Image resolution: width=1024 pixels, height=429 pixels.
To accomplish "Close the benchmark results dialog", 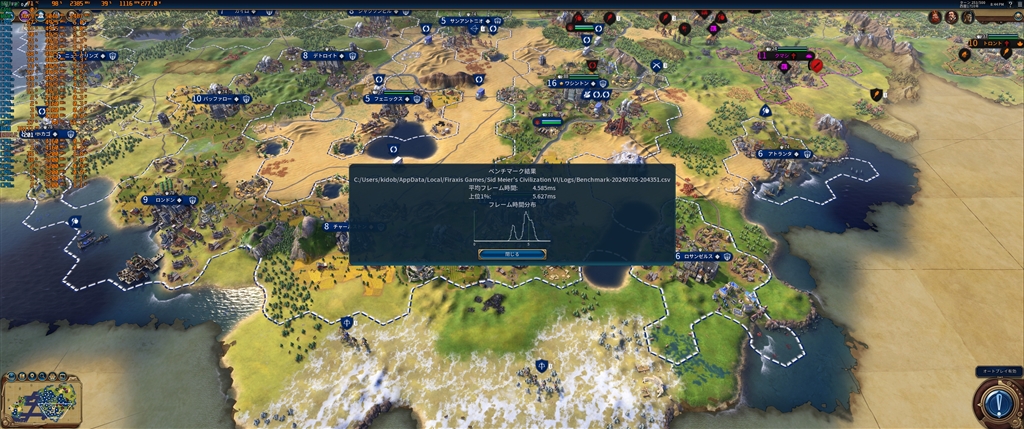I will (511, 254).
